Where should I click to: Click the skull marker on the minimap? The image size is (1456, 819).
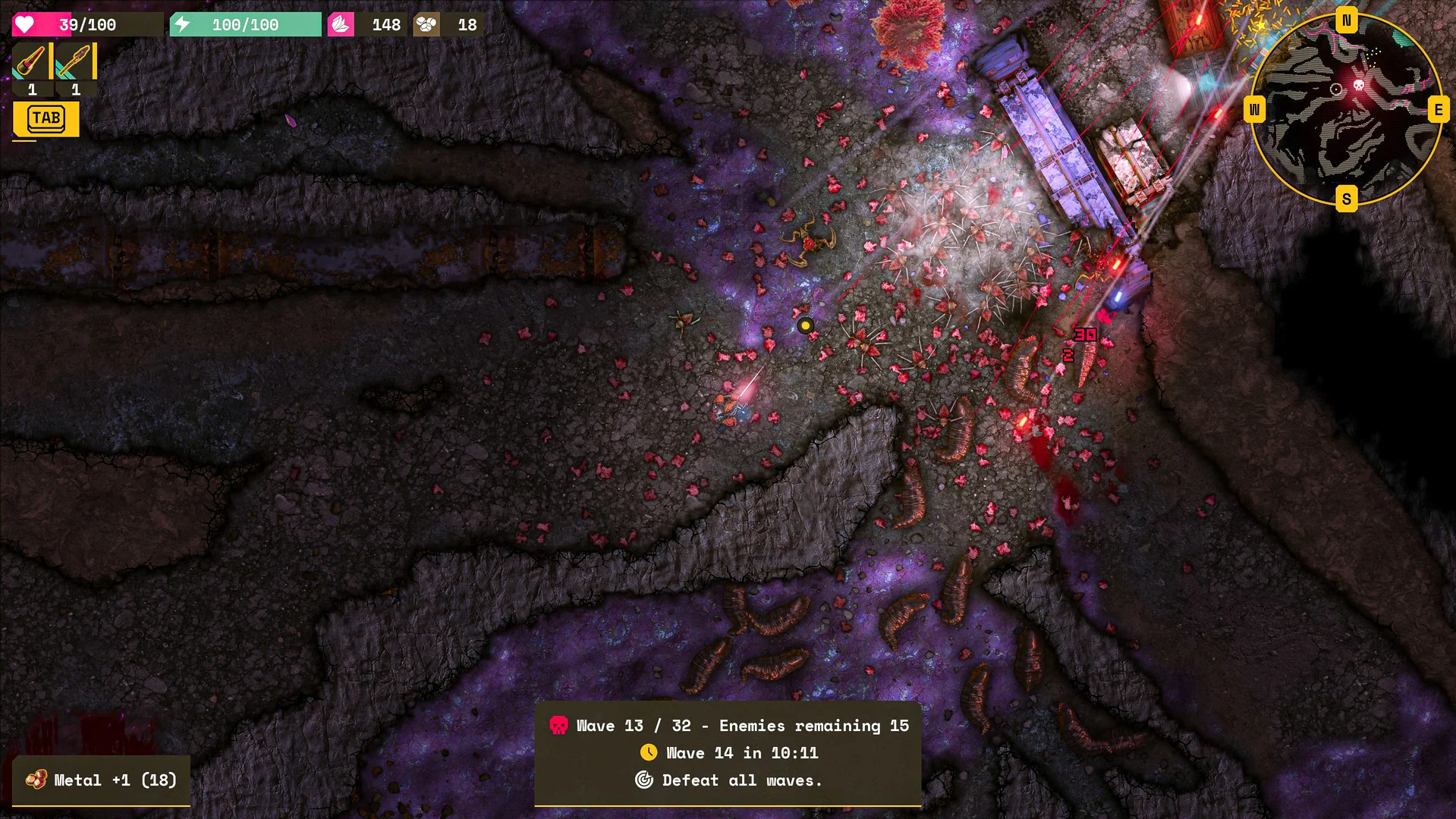[1359, 85]
